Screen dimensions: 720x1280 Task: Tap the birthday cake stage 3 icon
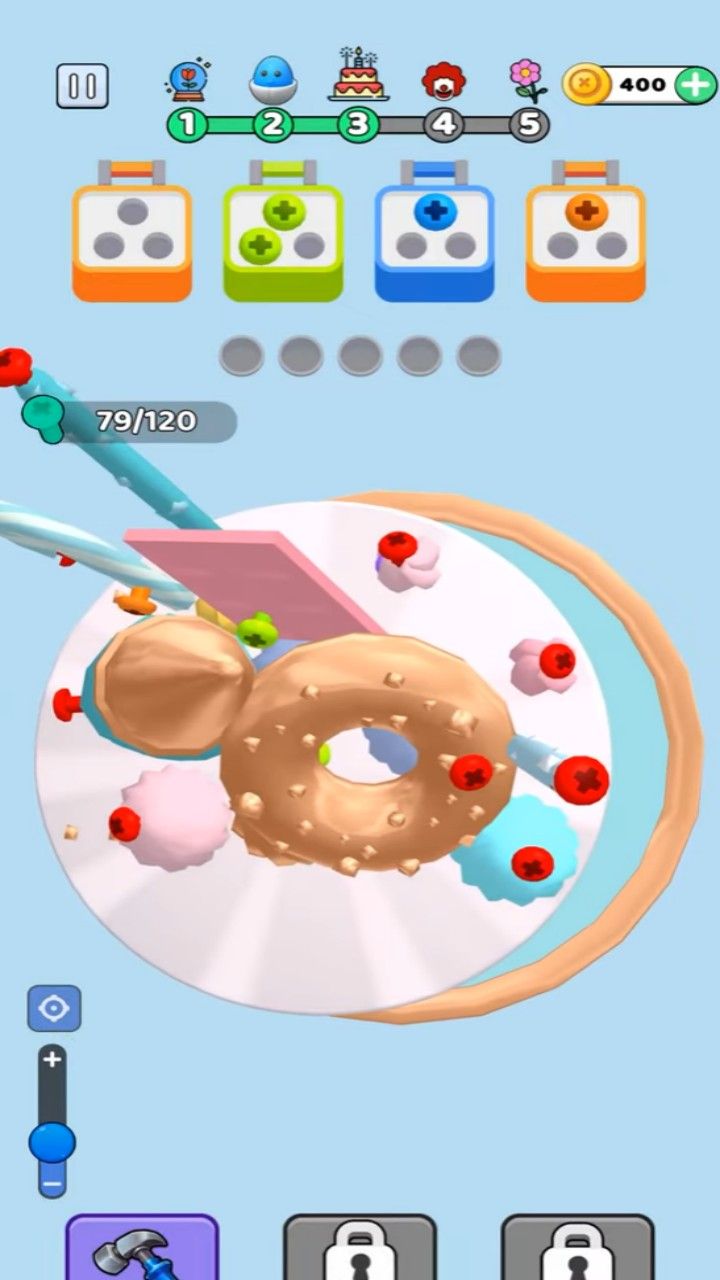(x=358, y=76)
